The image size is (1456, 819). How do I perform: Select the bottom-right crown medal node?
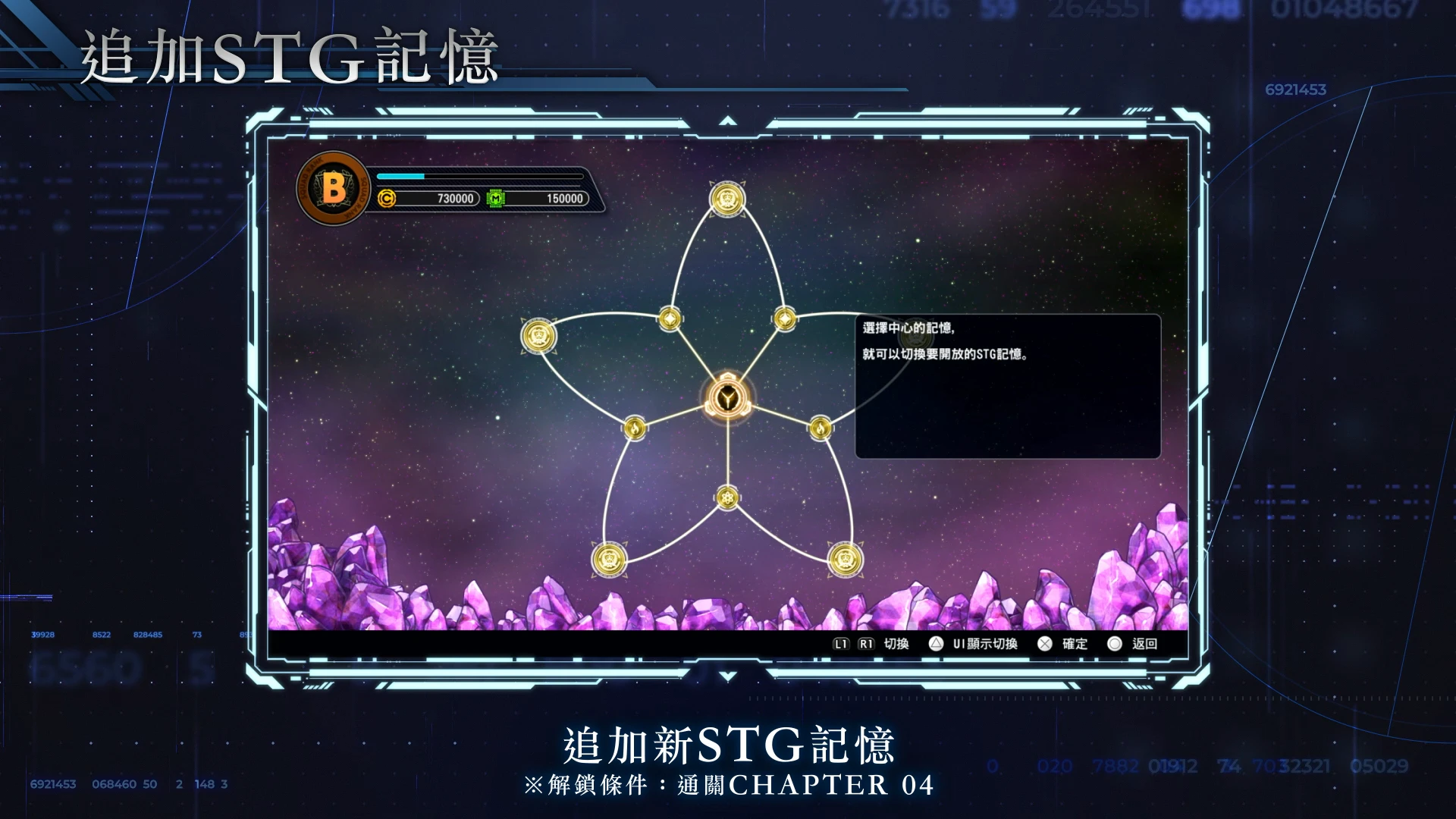(x=846, y=558)
